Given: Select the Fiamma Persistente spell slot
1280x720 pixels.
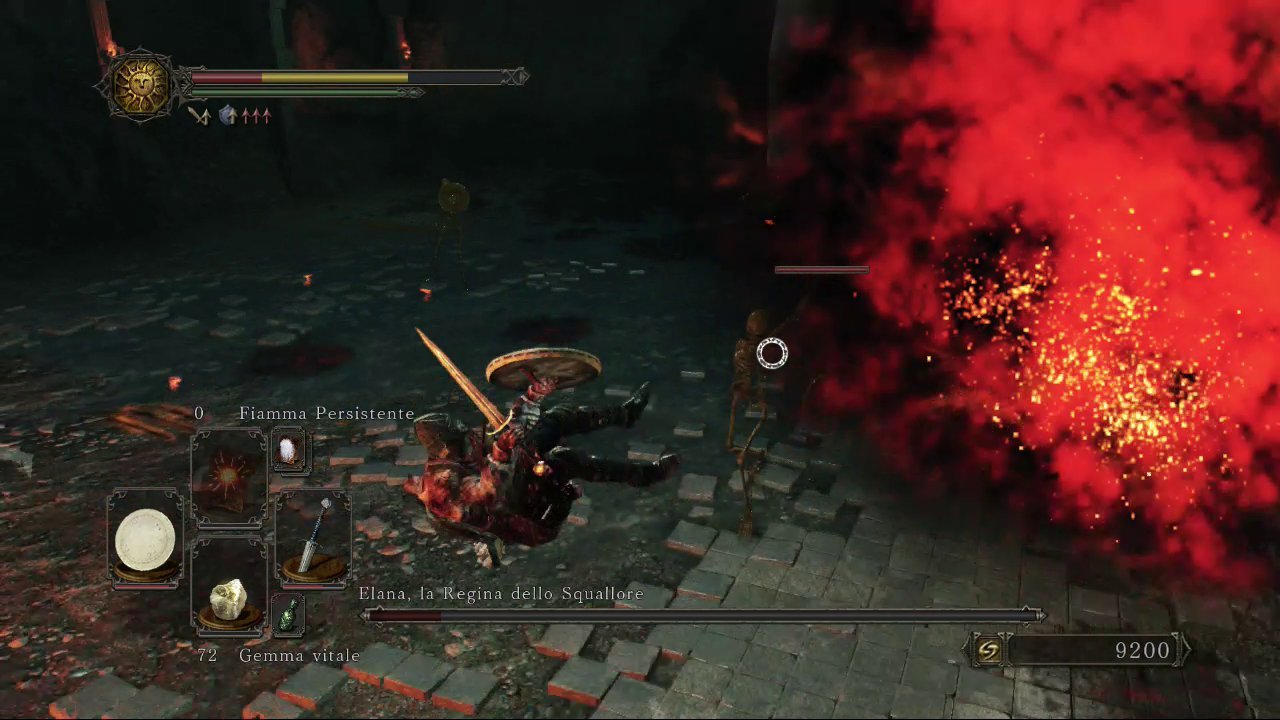Looking at the screenshot, I should [229, 475].
